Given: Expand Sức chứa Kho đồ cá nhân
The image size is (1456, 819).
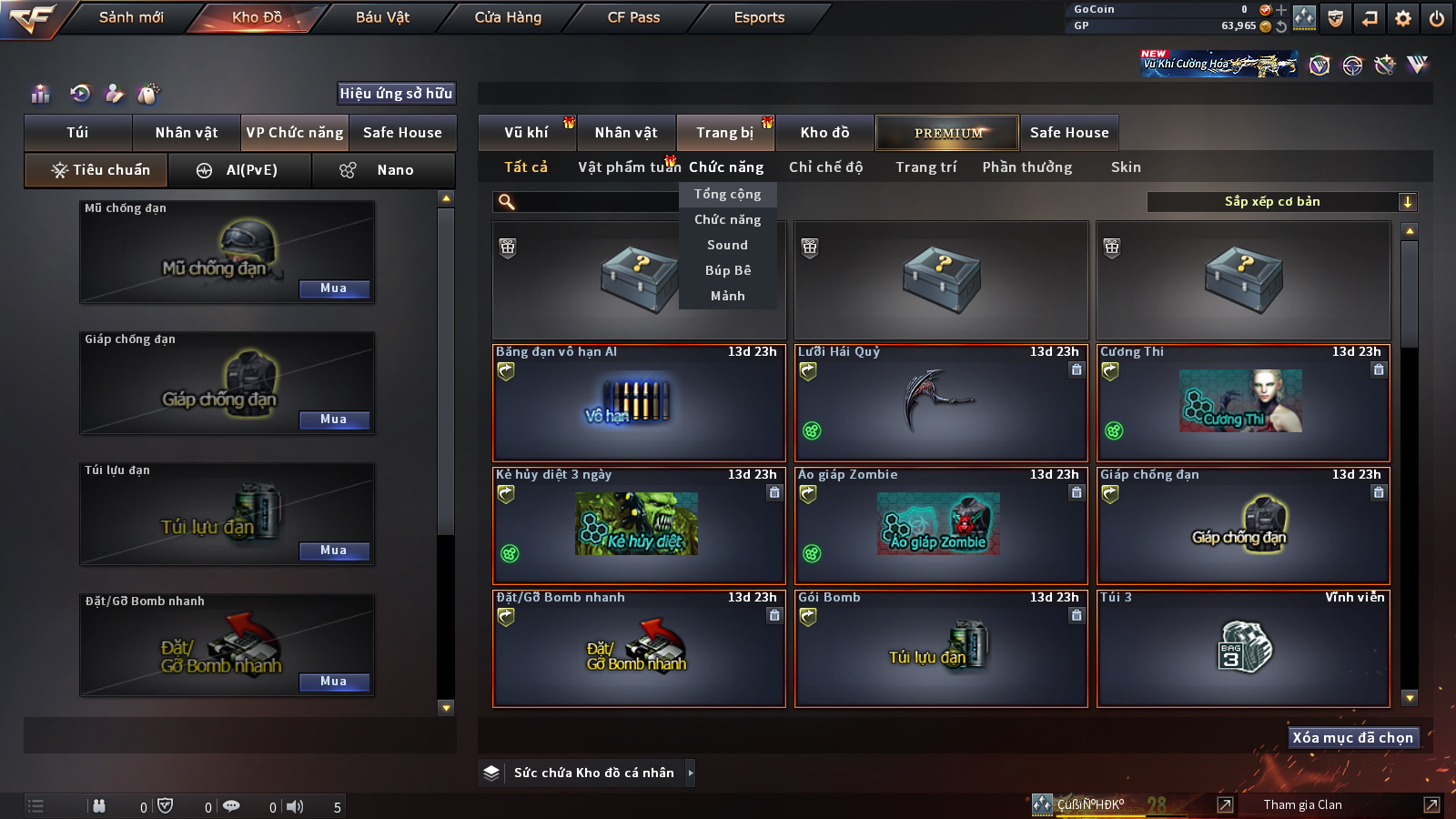Looking at the screenshot, I should [691, 773].
